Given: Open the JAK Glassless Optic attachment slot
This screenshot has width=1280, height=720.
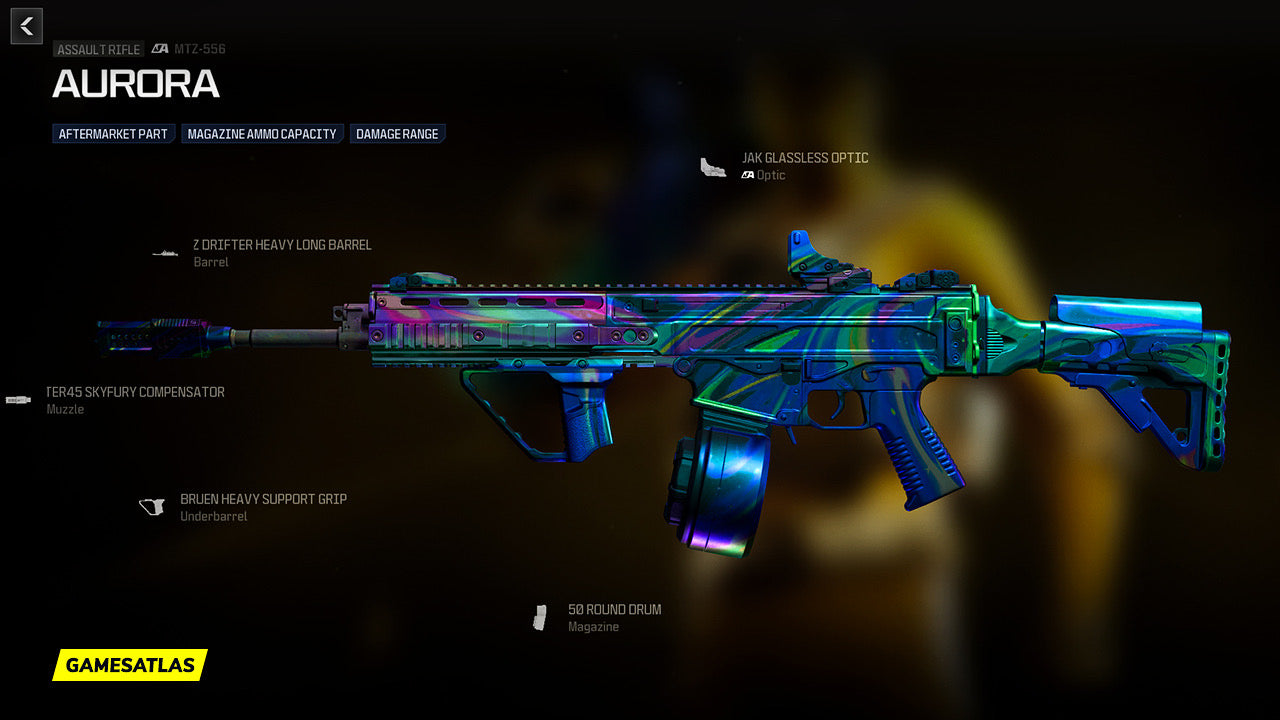Looking at the screenshot, I should click(804, 158).
